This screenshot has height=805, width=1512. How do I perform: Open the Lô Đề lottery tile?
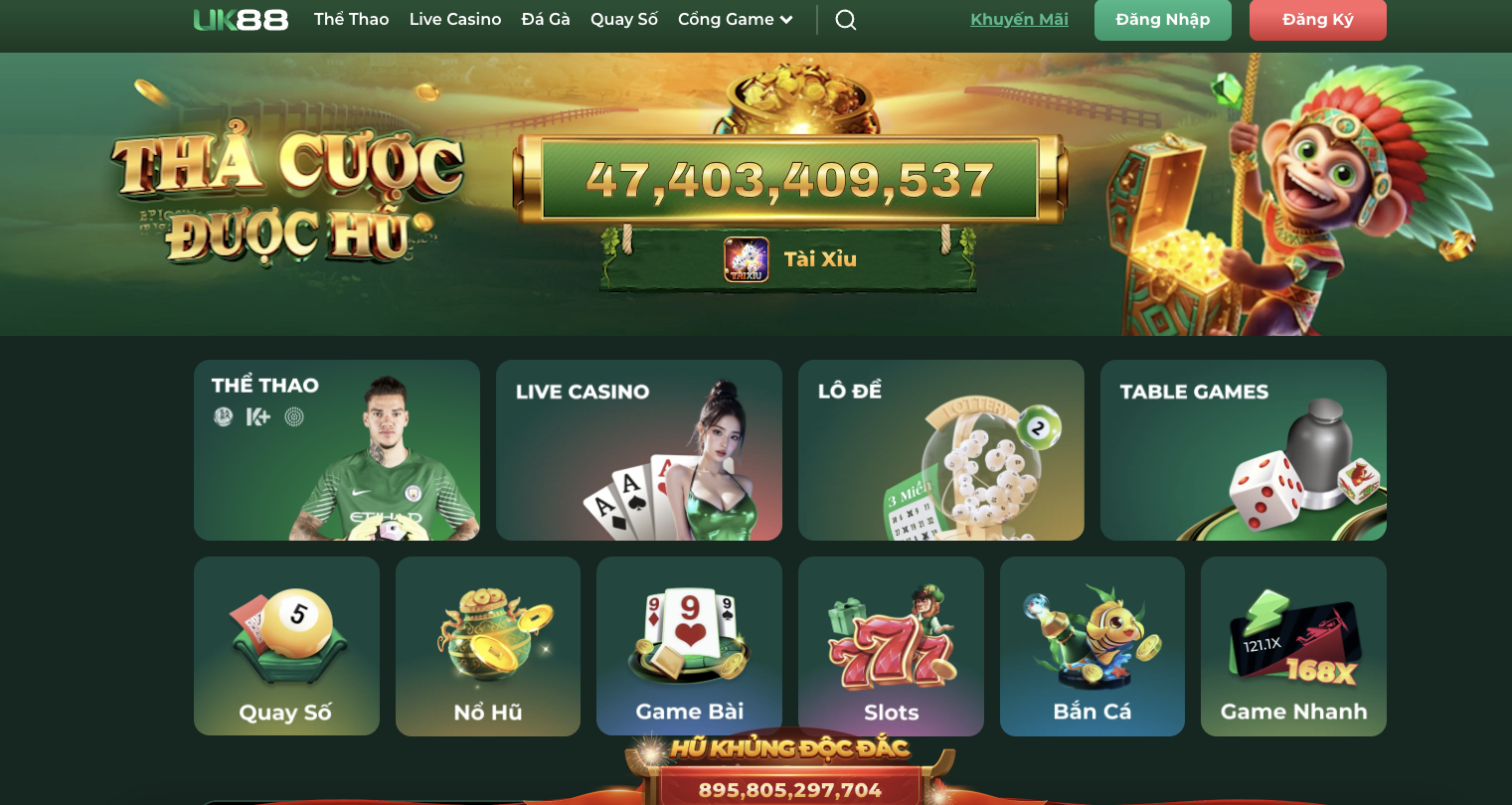pos(940,450)
